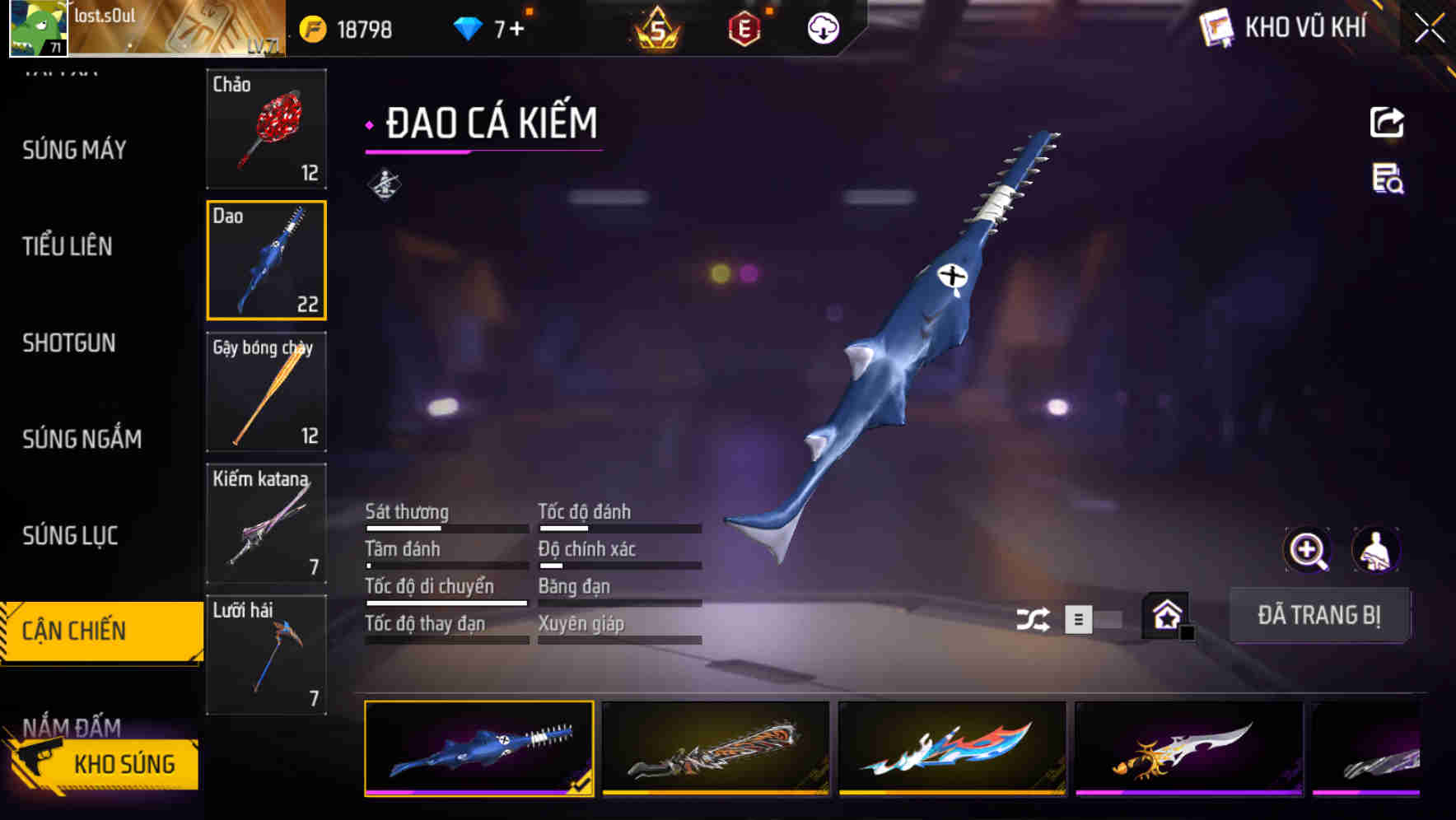Image resolution: width=1456 pixels, height=820 pixels.
Task: Select the character preview silhouette icon
Action: point(1375,550)
